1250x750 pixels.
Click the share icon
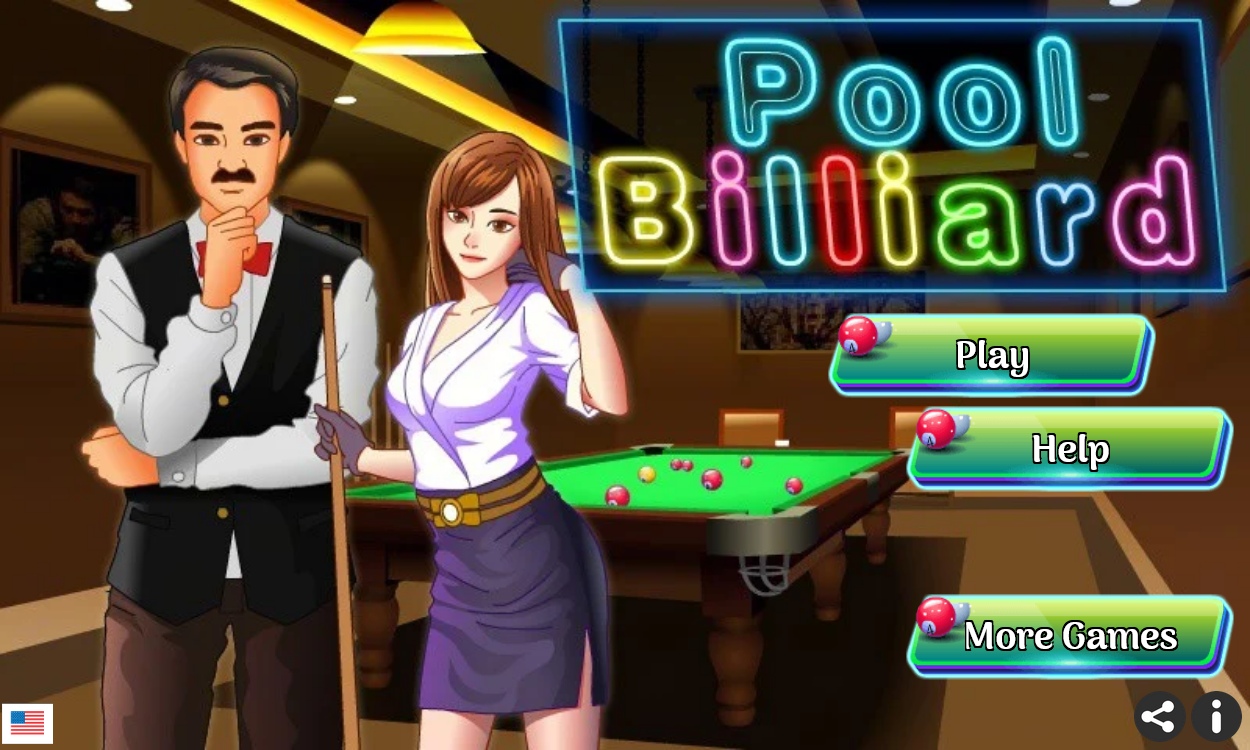(x=1159, y=717)
